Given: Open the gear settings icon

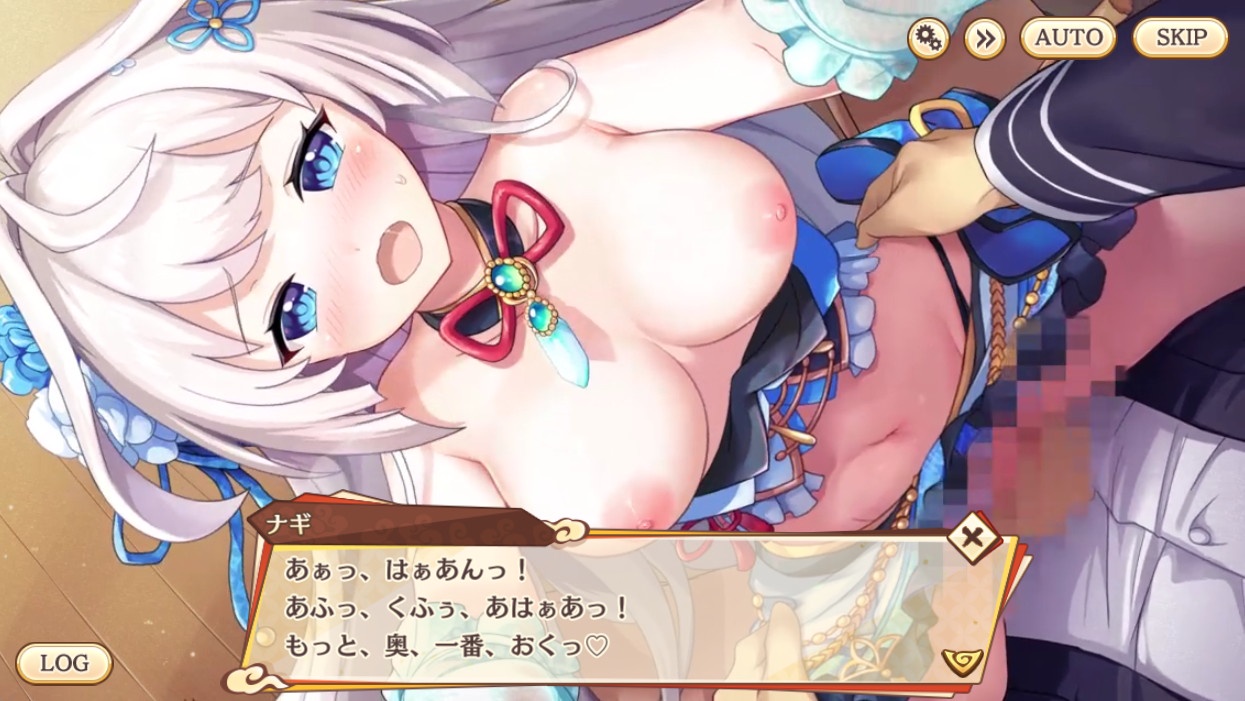Looking at the screenshot, I should pyautogui.click(x=928, y=39).
